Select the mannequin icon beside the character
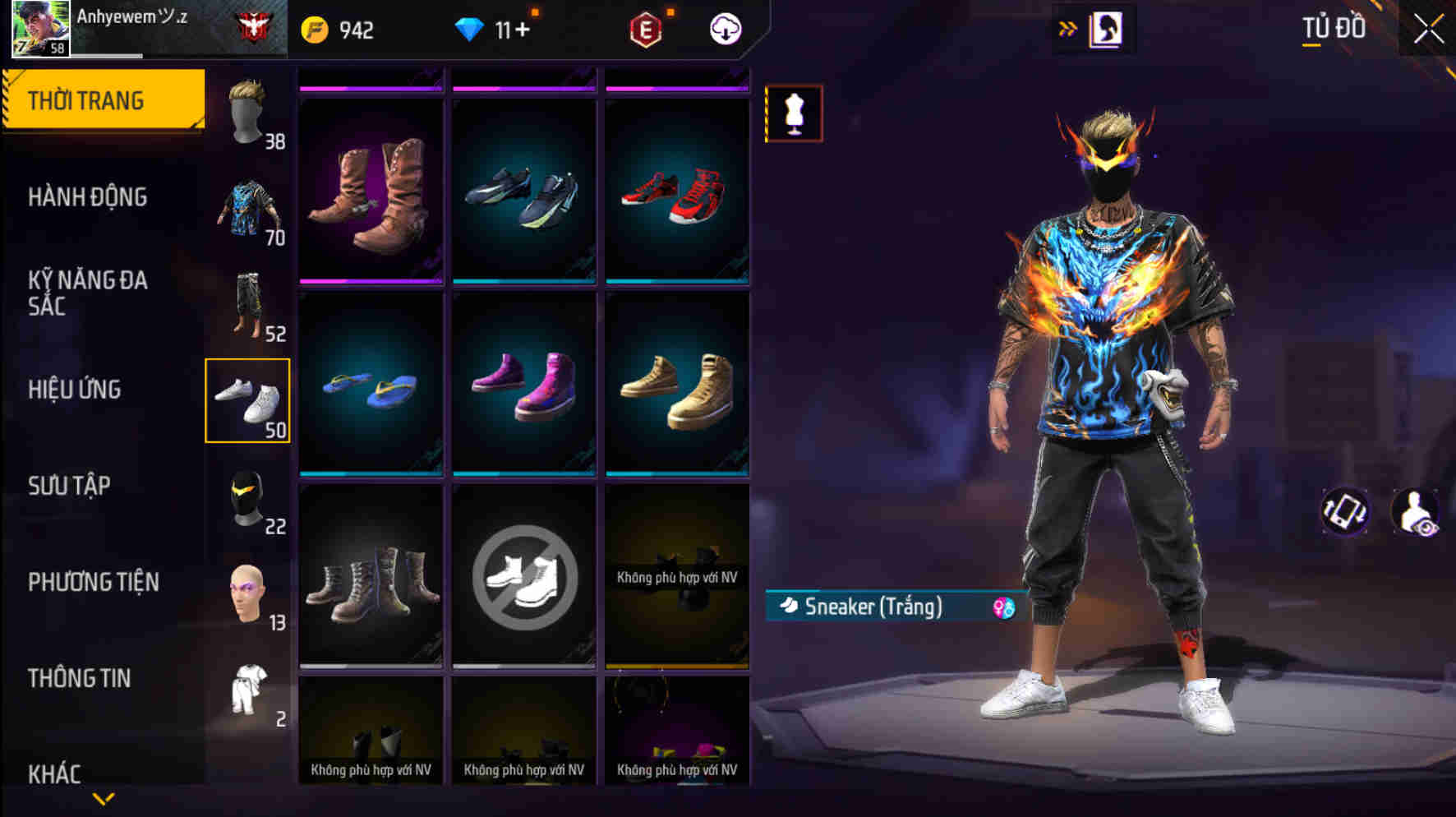 pos(793,115)
